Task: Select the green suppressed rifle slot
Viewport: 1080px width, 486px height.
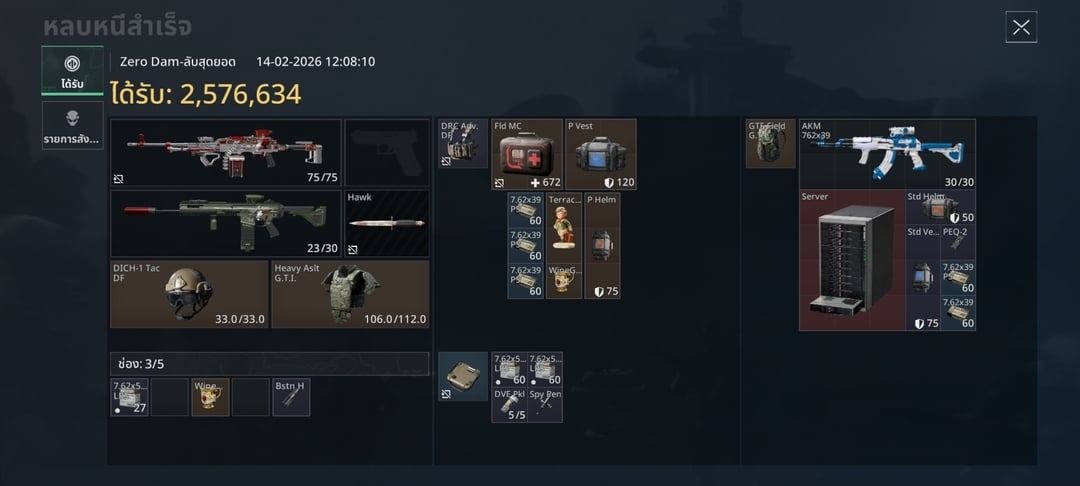Action: tap(226, 223)
